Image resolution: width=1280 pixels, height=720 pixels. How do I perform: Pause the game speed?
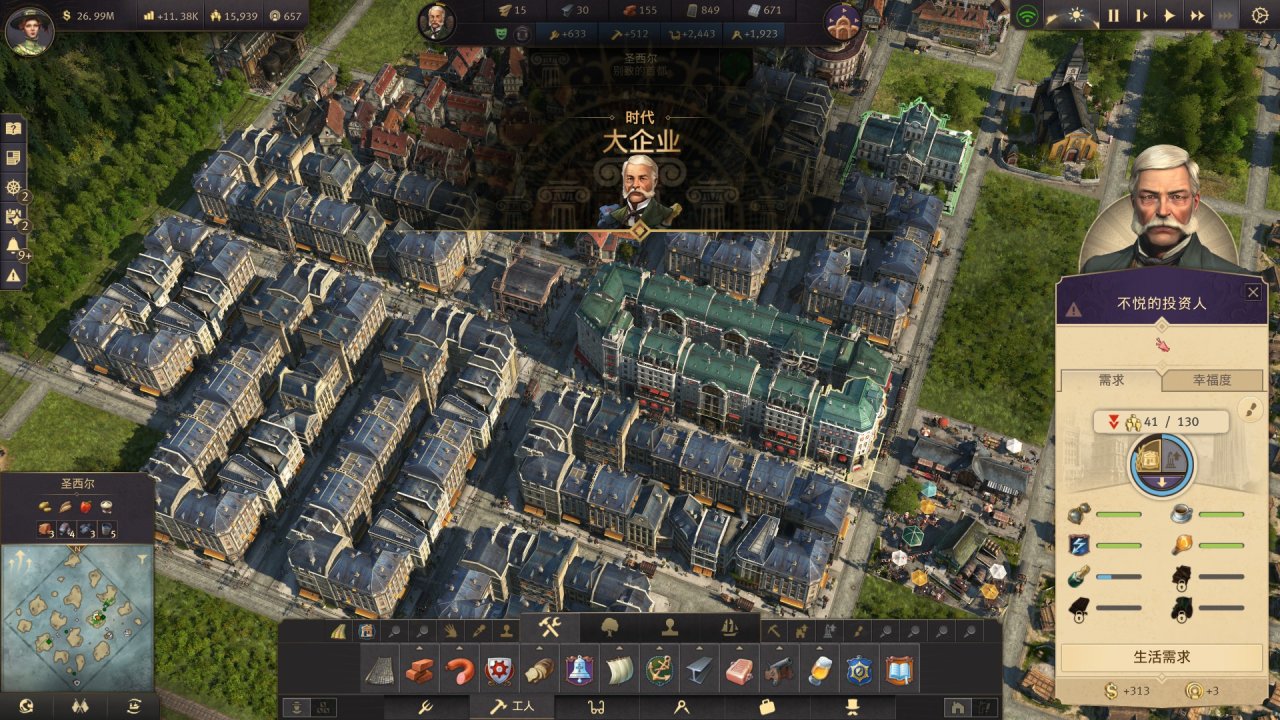1113,15
